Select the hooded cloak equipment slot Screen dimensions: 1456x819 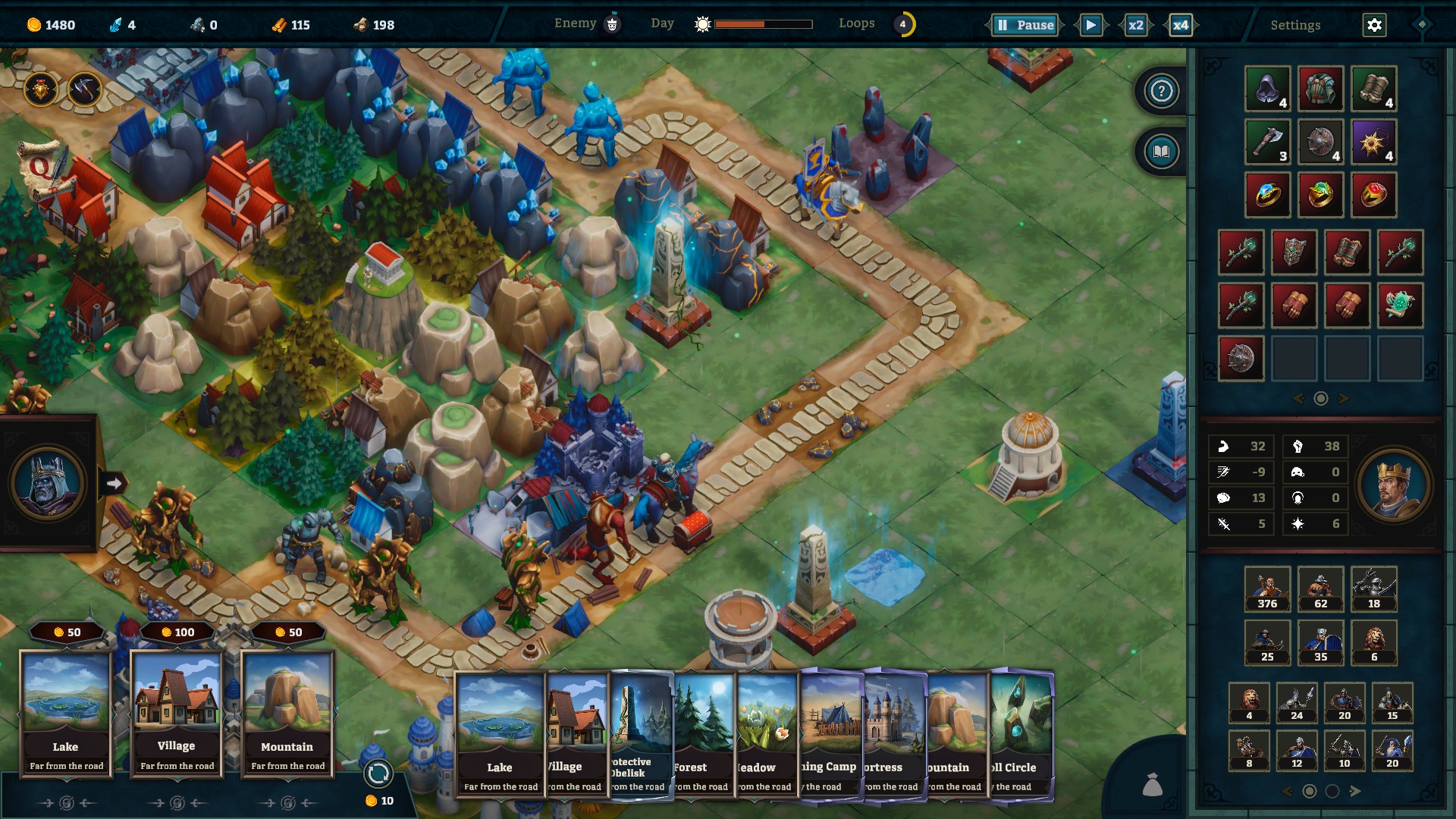click(x=1267, y=89)
